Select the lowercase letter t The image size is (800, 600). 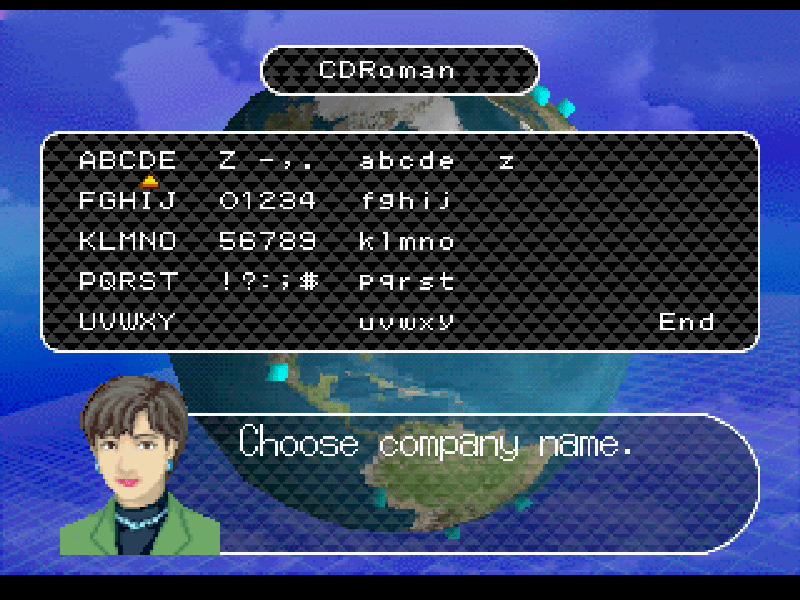click(447, 282)
